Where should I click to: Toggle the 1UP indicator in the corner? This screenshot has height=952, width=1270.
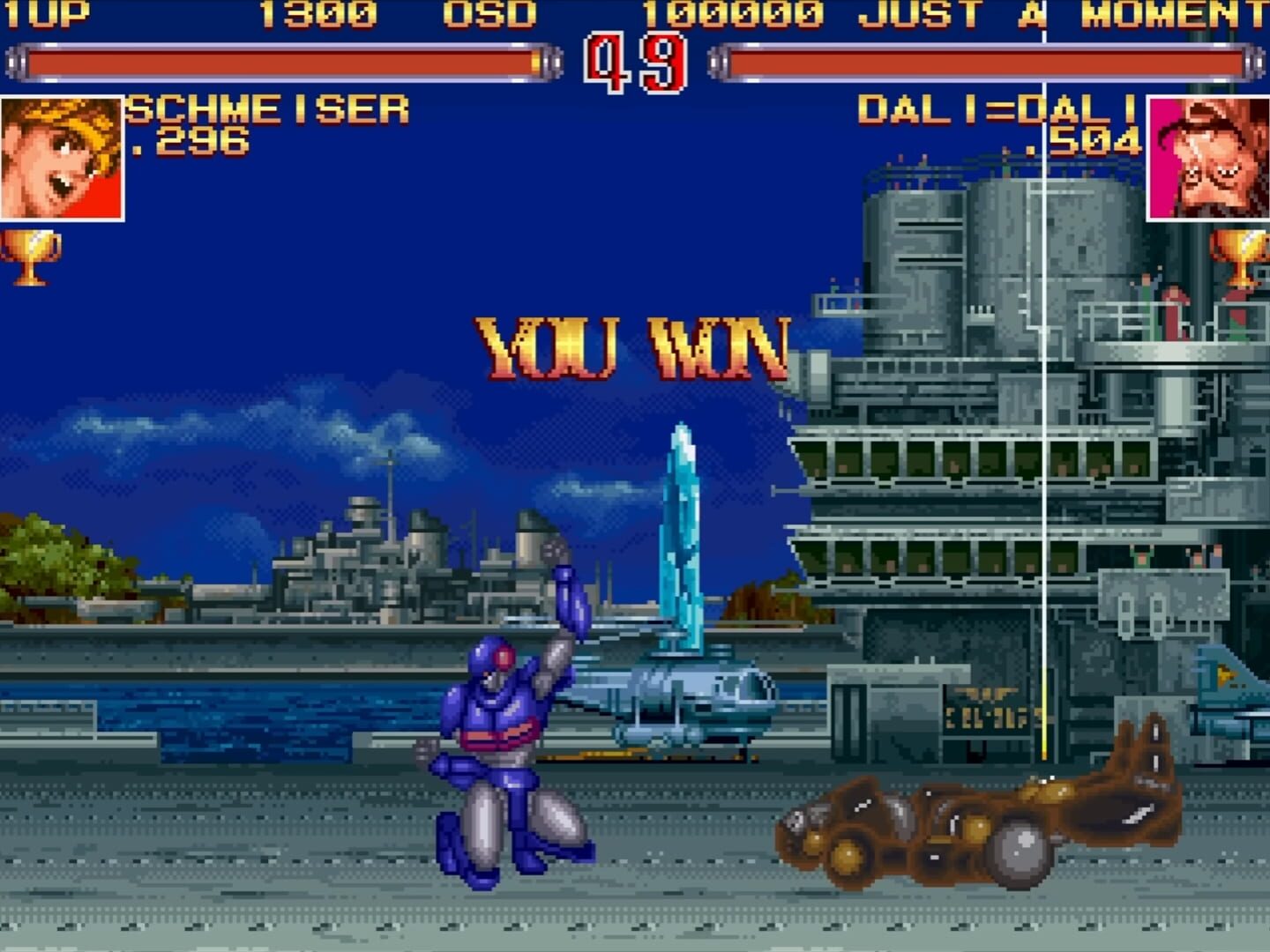[x=46, y=13]
